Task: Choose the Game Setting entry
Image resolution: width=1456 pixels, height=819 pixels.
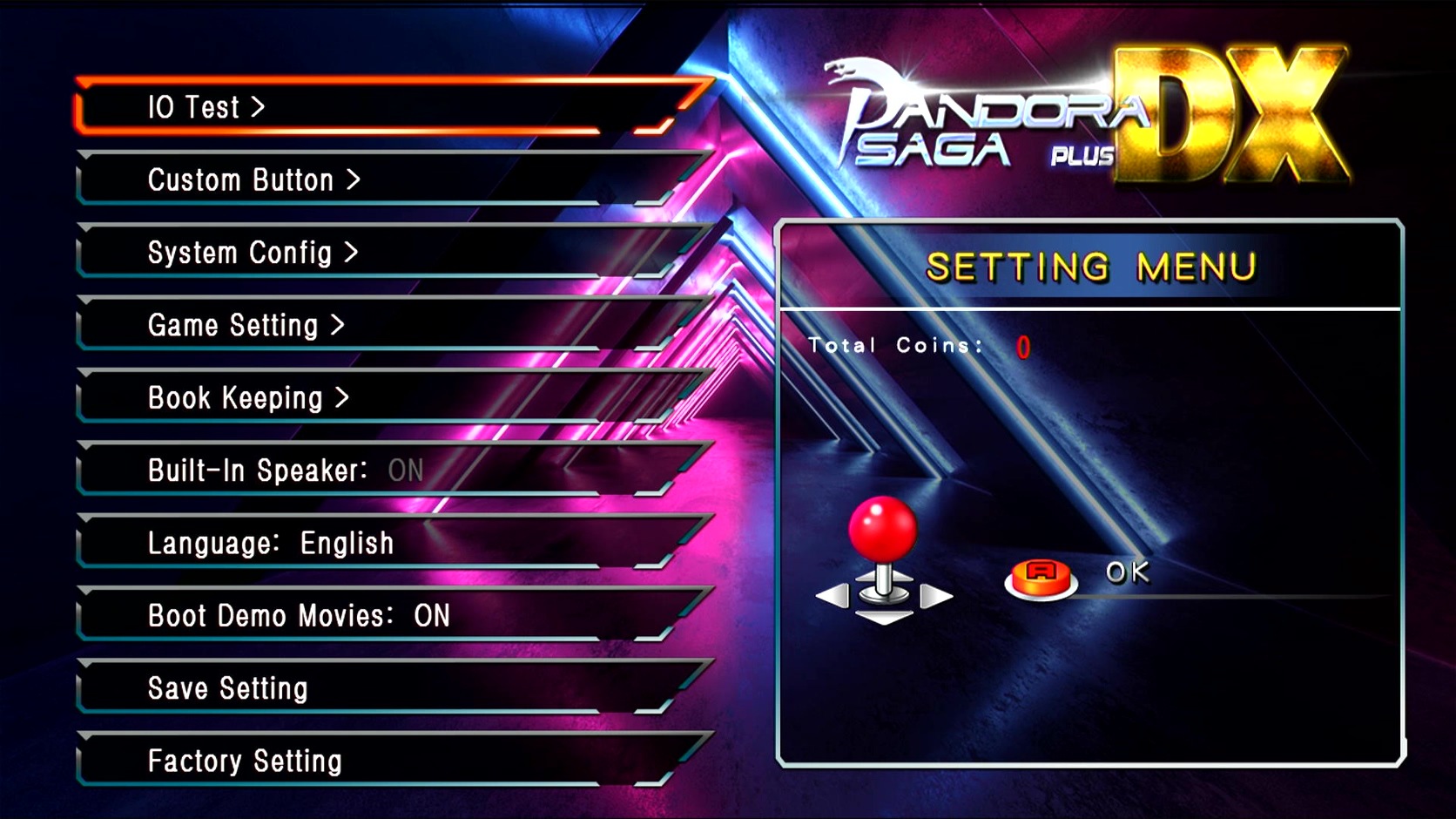Action: [246, 326]
